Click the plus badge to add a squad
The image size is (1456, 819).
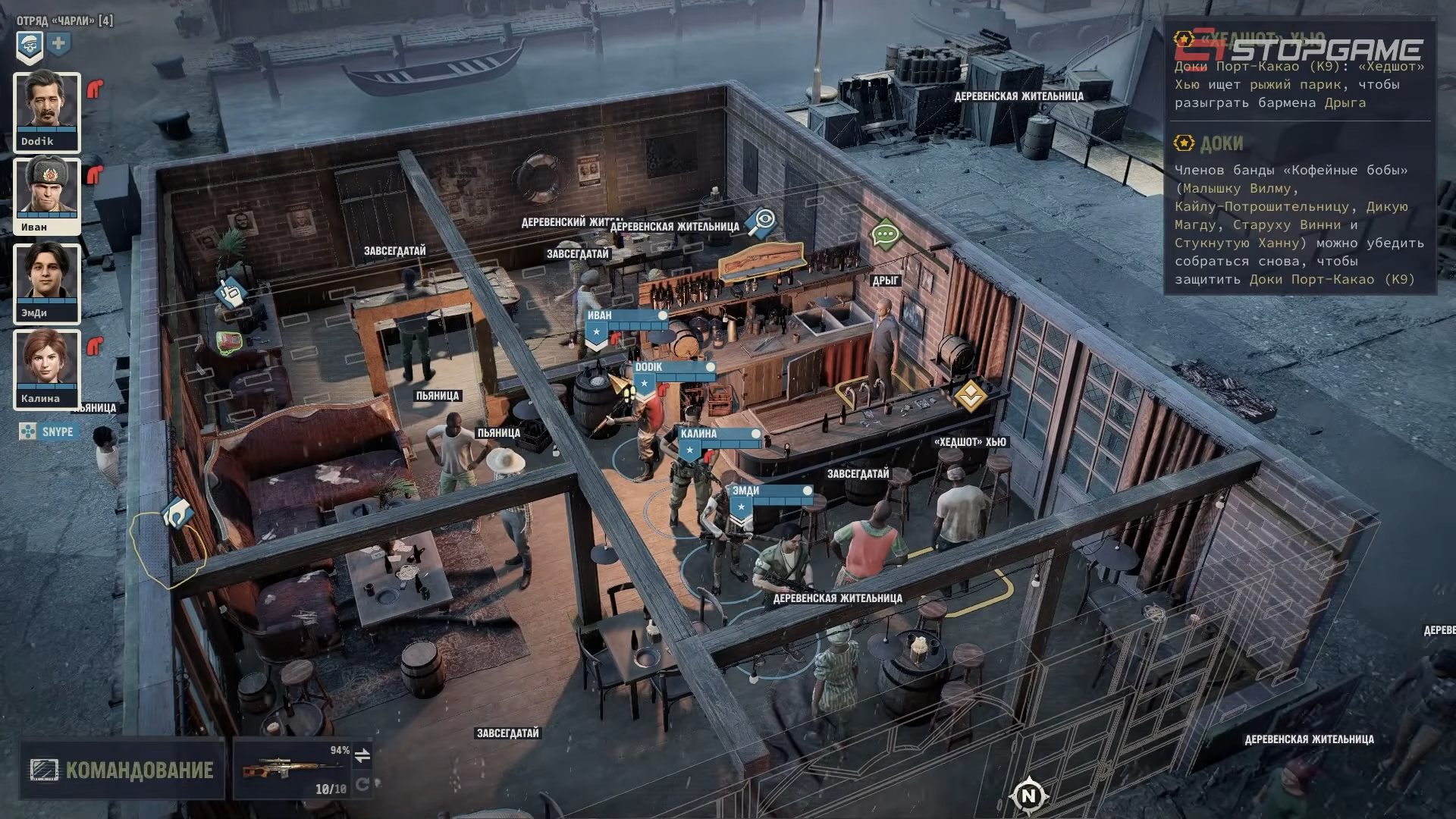coord(58,44)
